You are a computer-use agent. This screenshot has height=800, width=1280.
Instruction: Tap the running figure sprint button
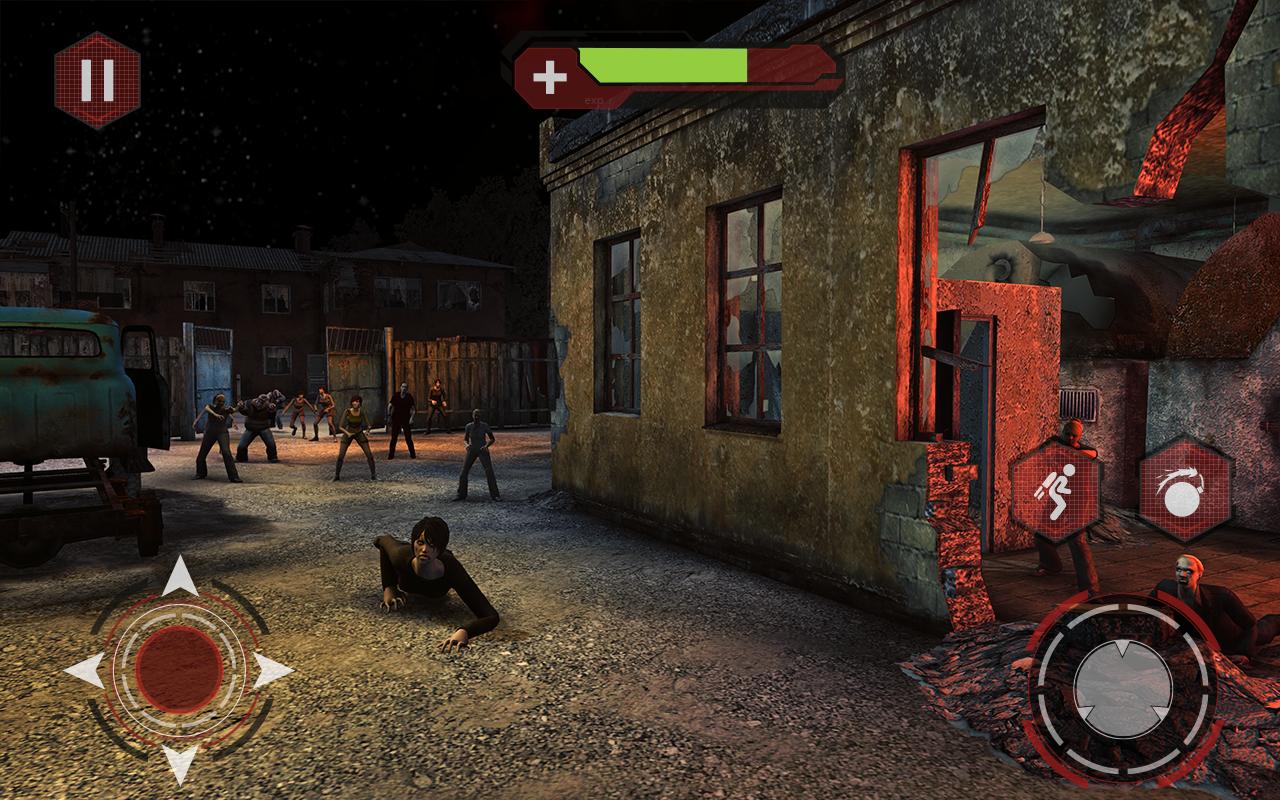(x=1055, y=490)
